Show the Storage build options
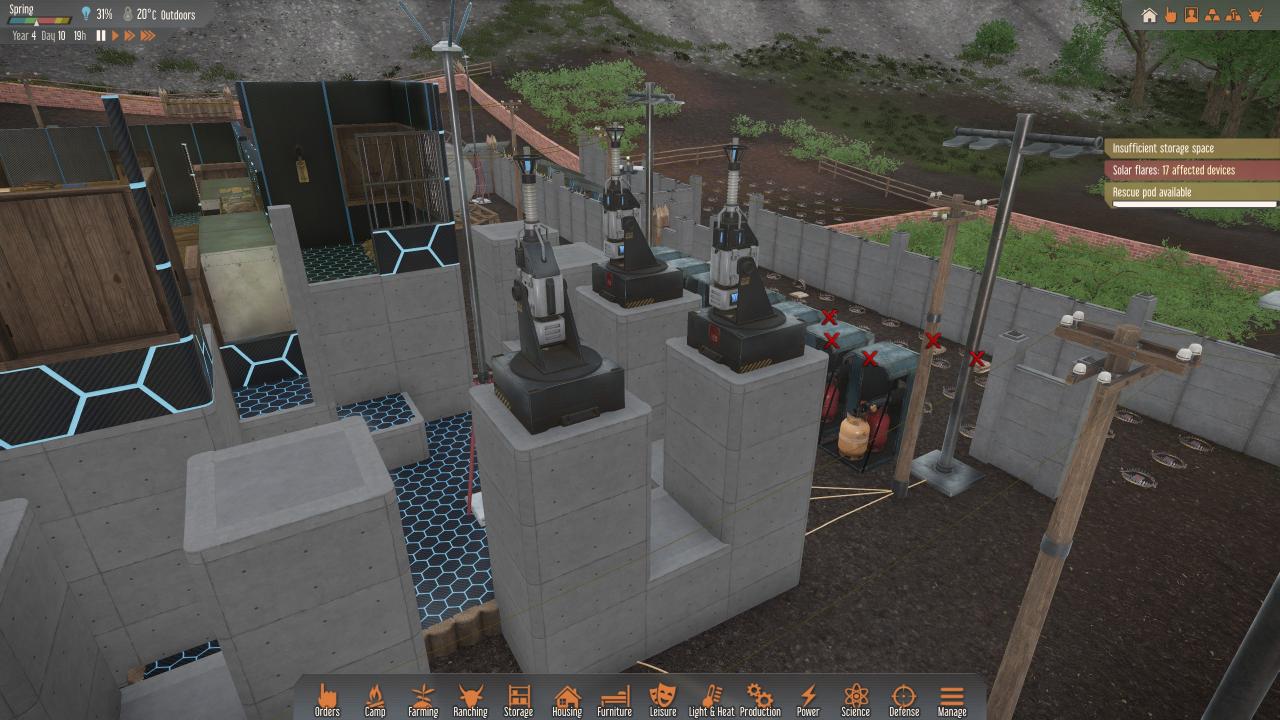 (x=518, y=699)
